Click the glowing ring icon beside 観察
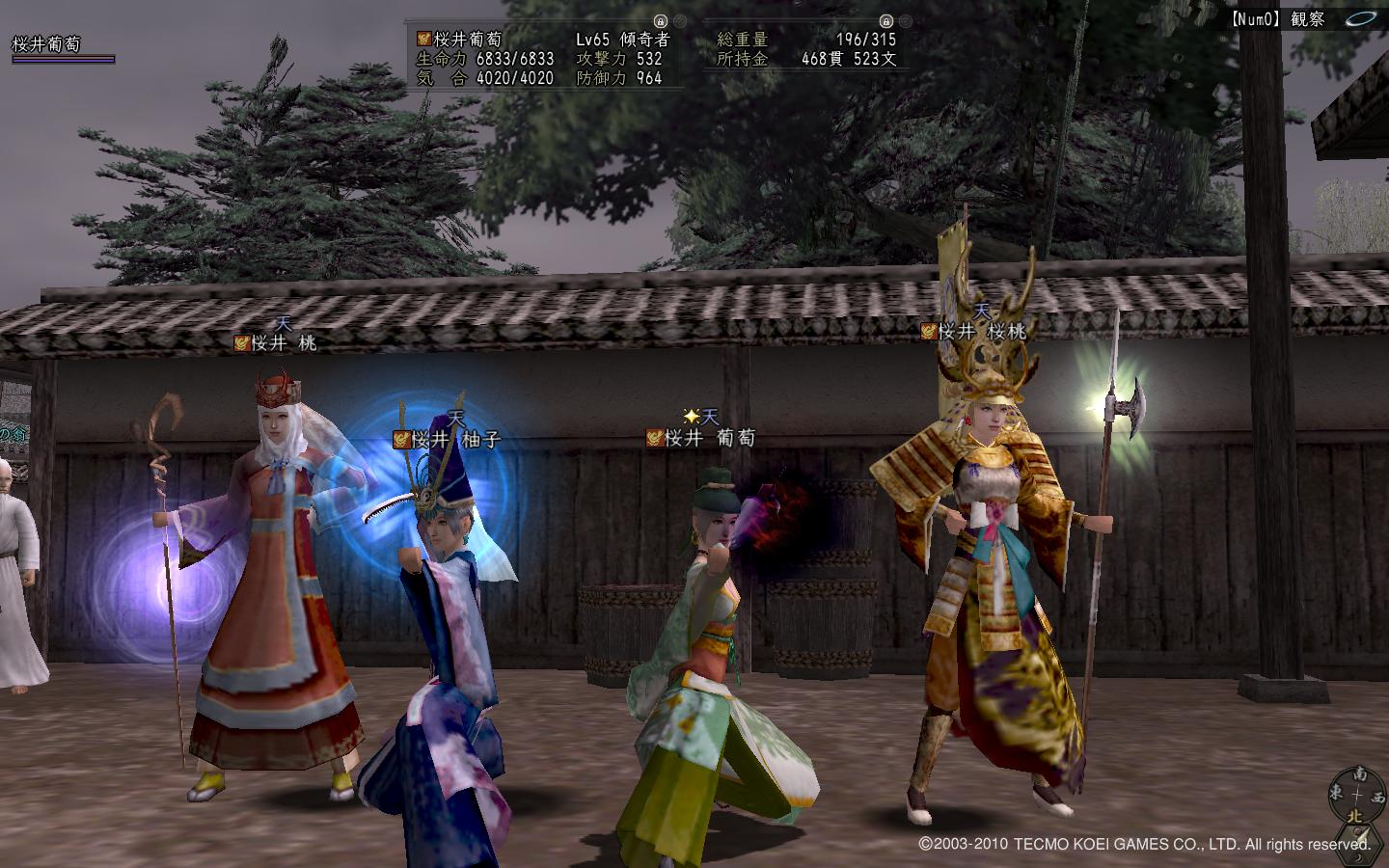 tap(1361, 18)
